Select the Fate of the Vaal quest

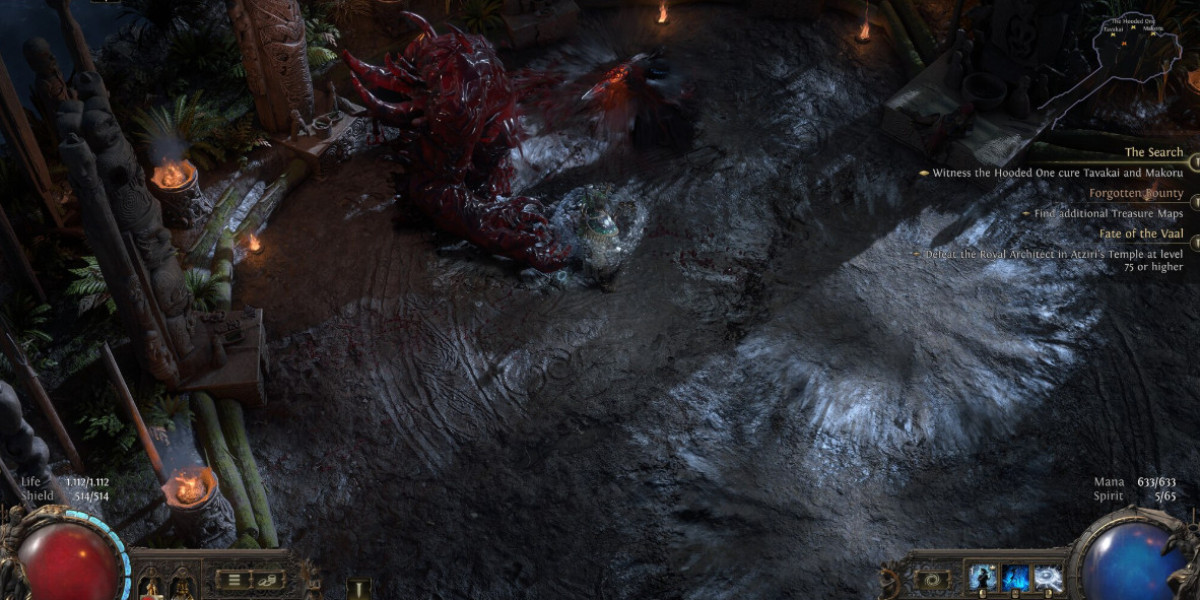1140,233
